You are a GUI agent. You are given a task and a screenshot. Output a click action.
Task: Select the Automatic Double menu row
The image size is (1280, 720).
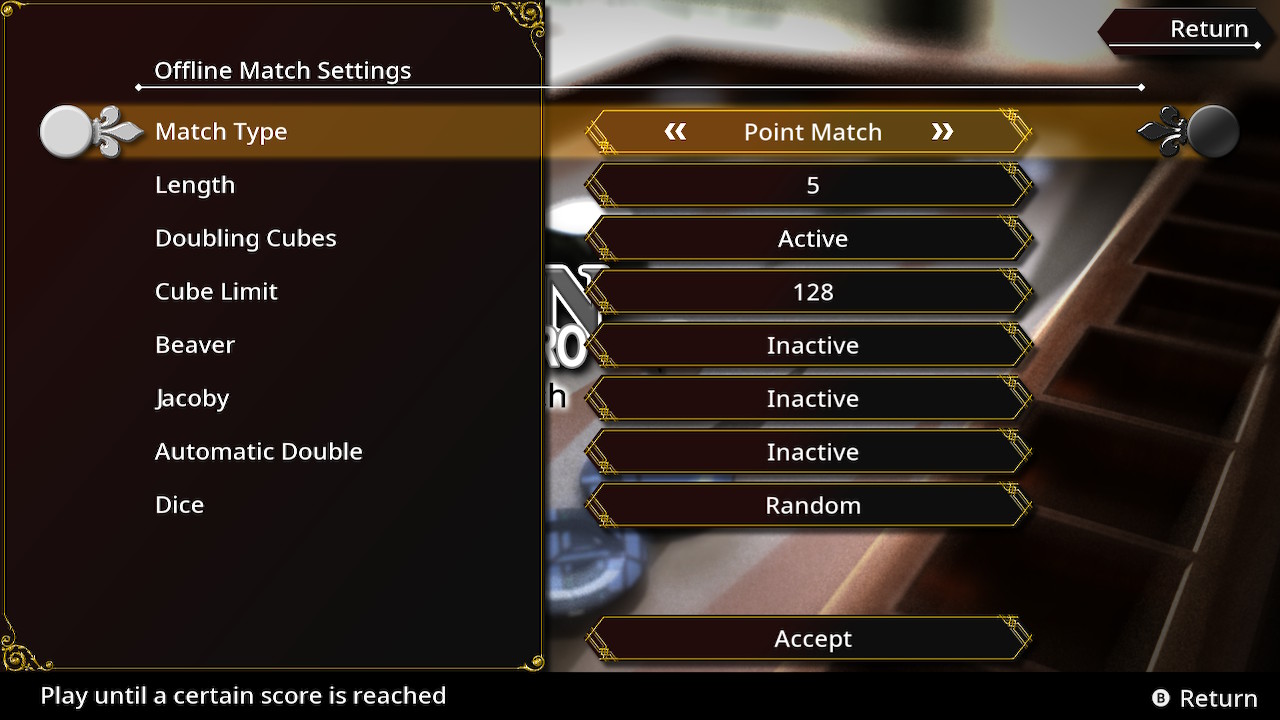[x=258, y=451]
